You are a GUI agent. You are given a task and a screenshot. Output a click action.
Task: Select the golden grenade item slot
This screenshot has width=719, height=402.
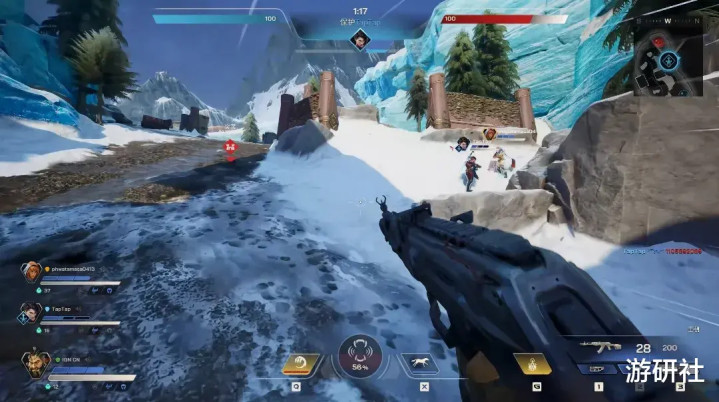(532, 365)
